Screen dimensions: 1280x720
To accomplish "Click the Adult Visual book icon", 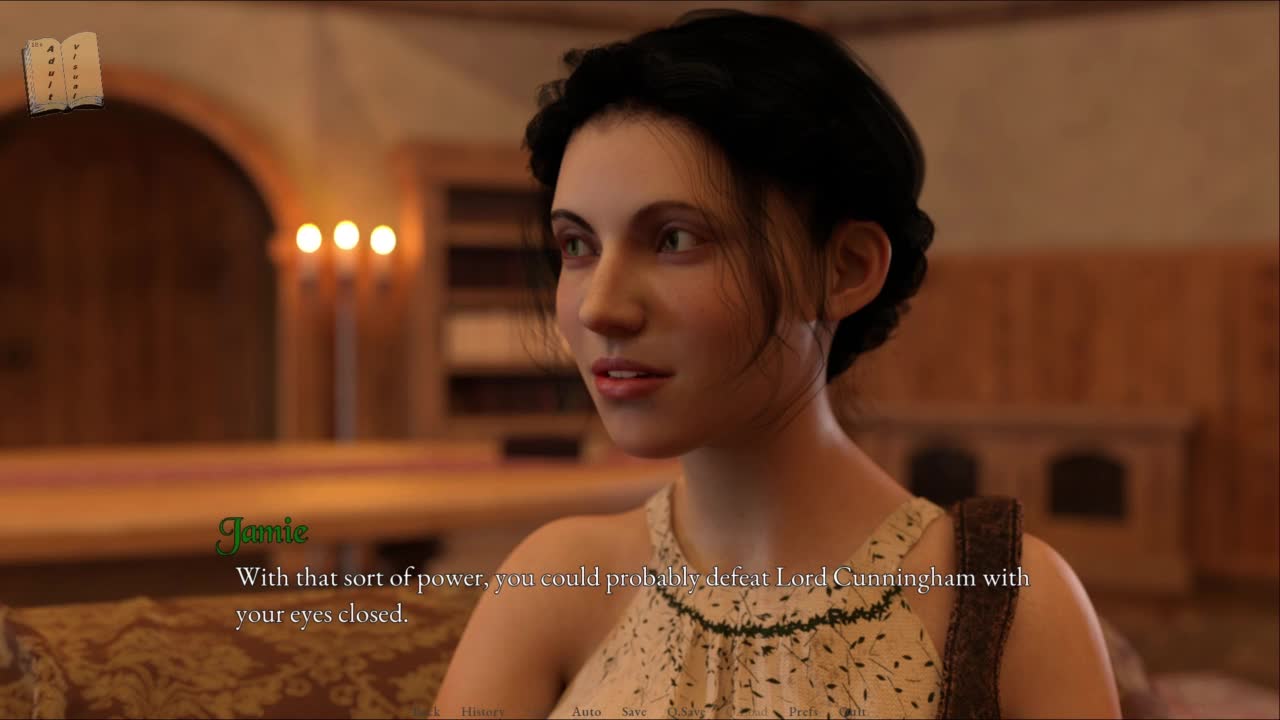I will coord(62,73).
